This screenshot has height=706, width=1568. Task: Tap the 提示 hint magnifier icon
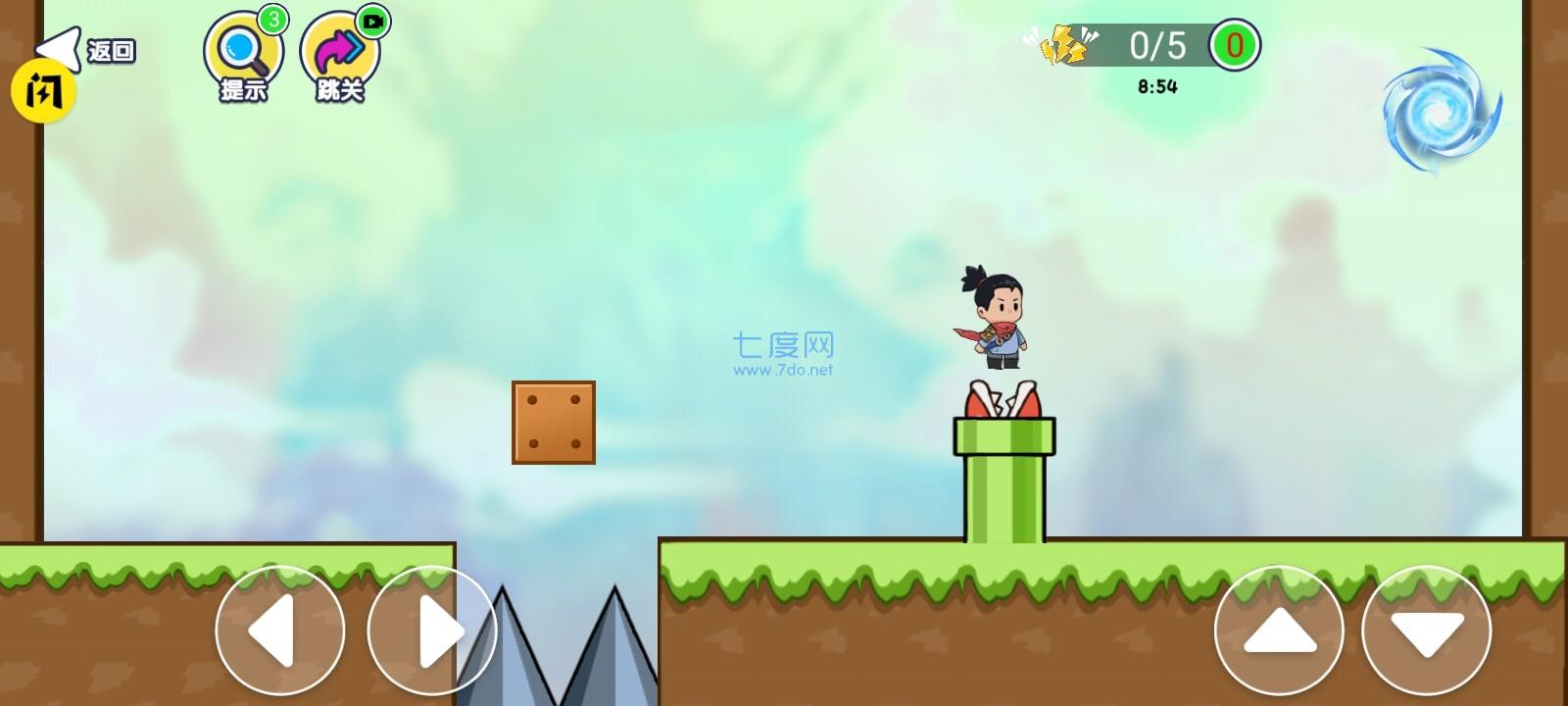click(241, 49)
